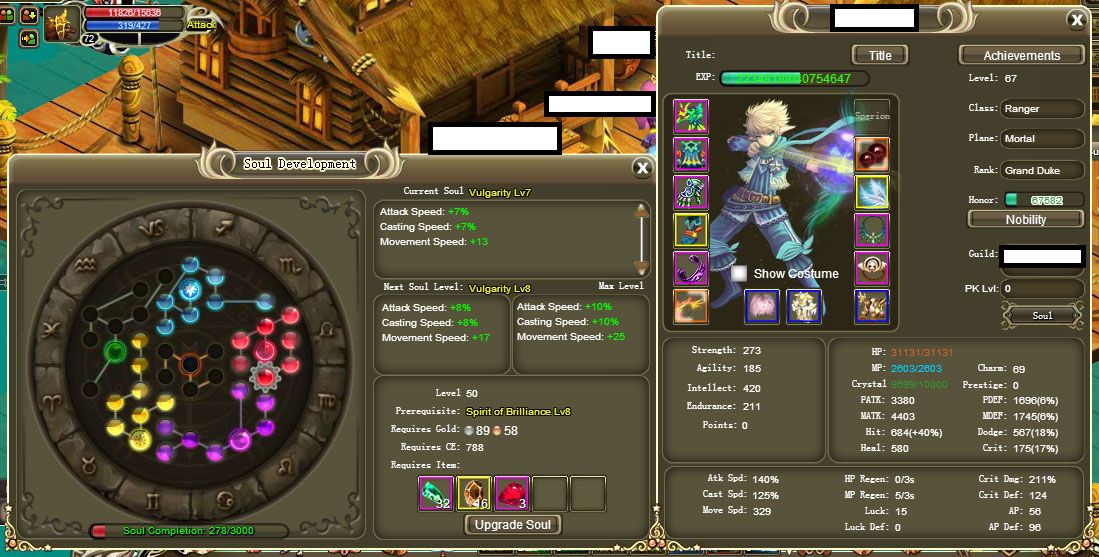Close the character info panel
The width and height of the screenshot is (1099, 557).
click(1076, 20)
